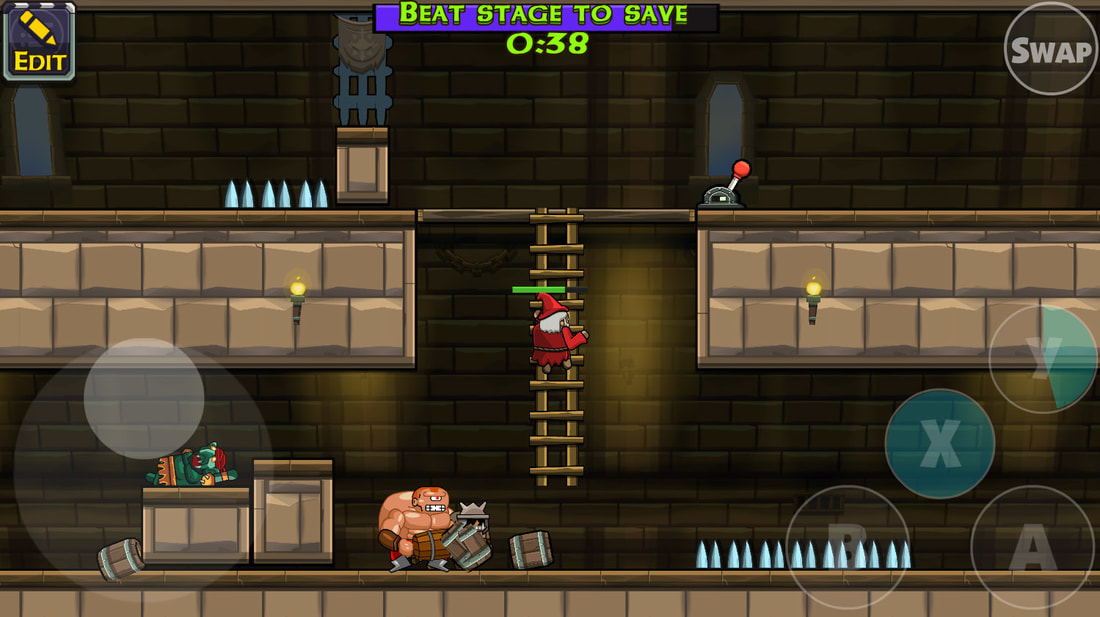Open the Edit mode button
Viewport: 1100px width, 617px height.
39,41
